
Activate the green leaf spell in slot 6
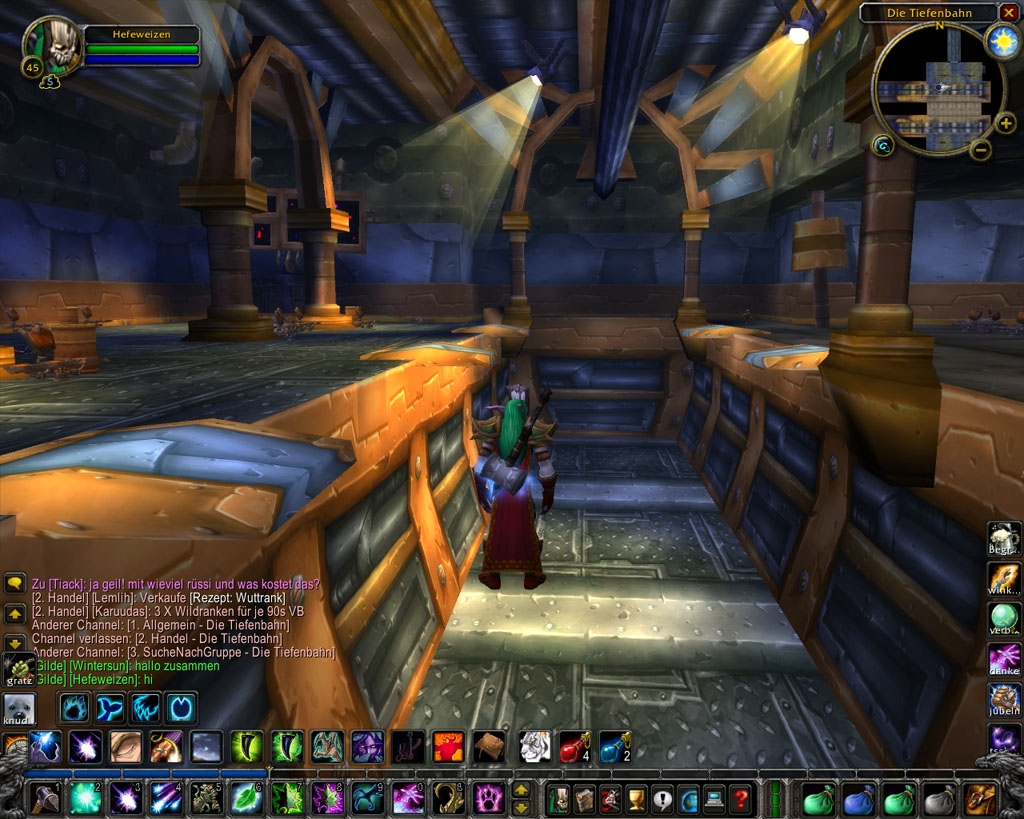pyautogui.click(x=246, y=799)
